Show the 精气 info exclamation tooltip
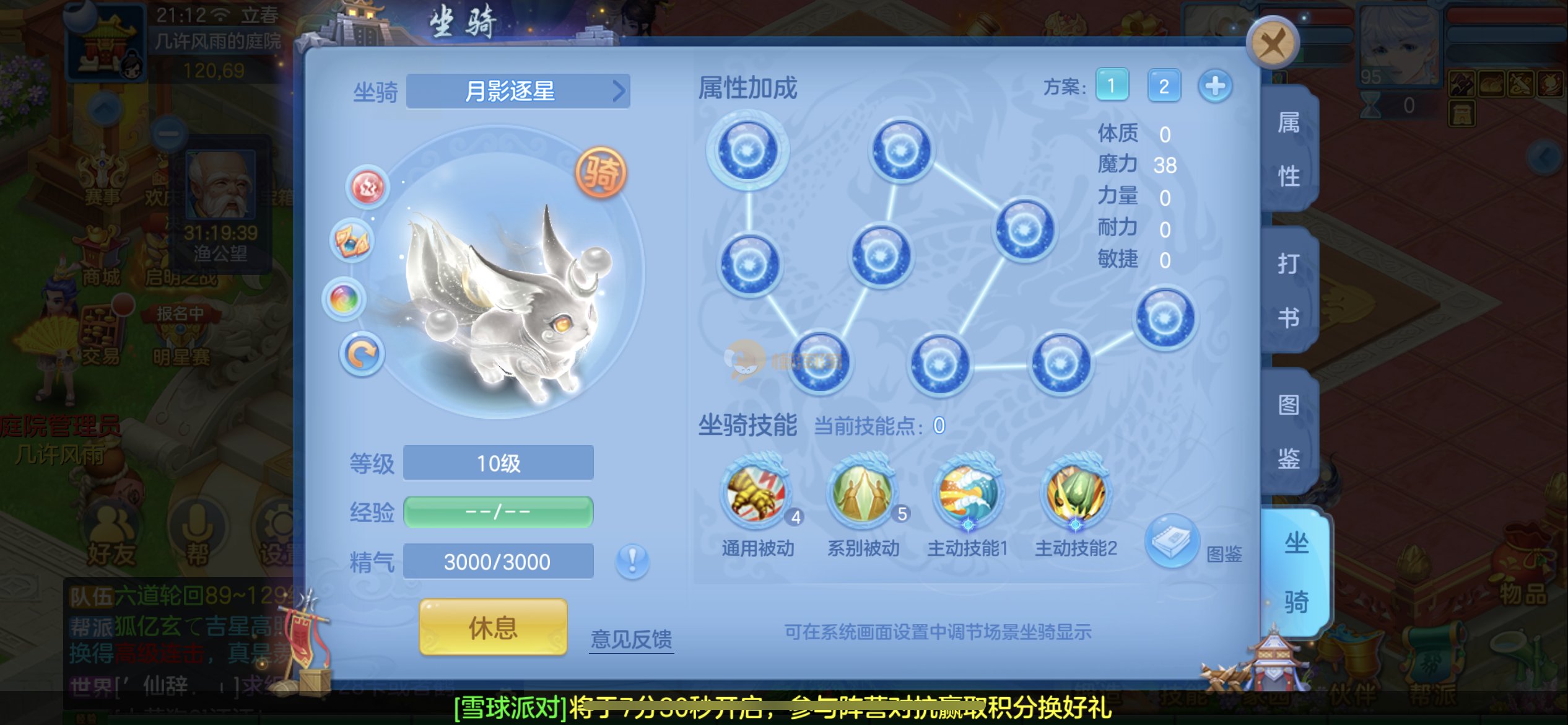This screenshot has width=1568, height=725. coord(632,561)
